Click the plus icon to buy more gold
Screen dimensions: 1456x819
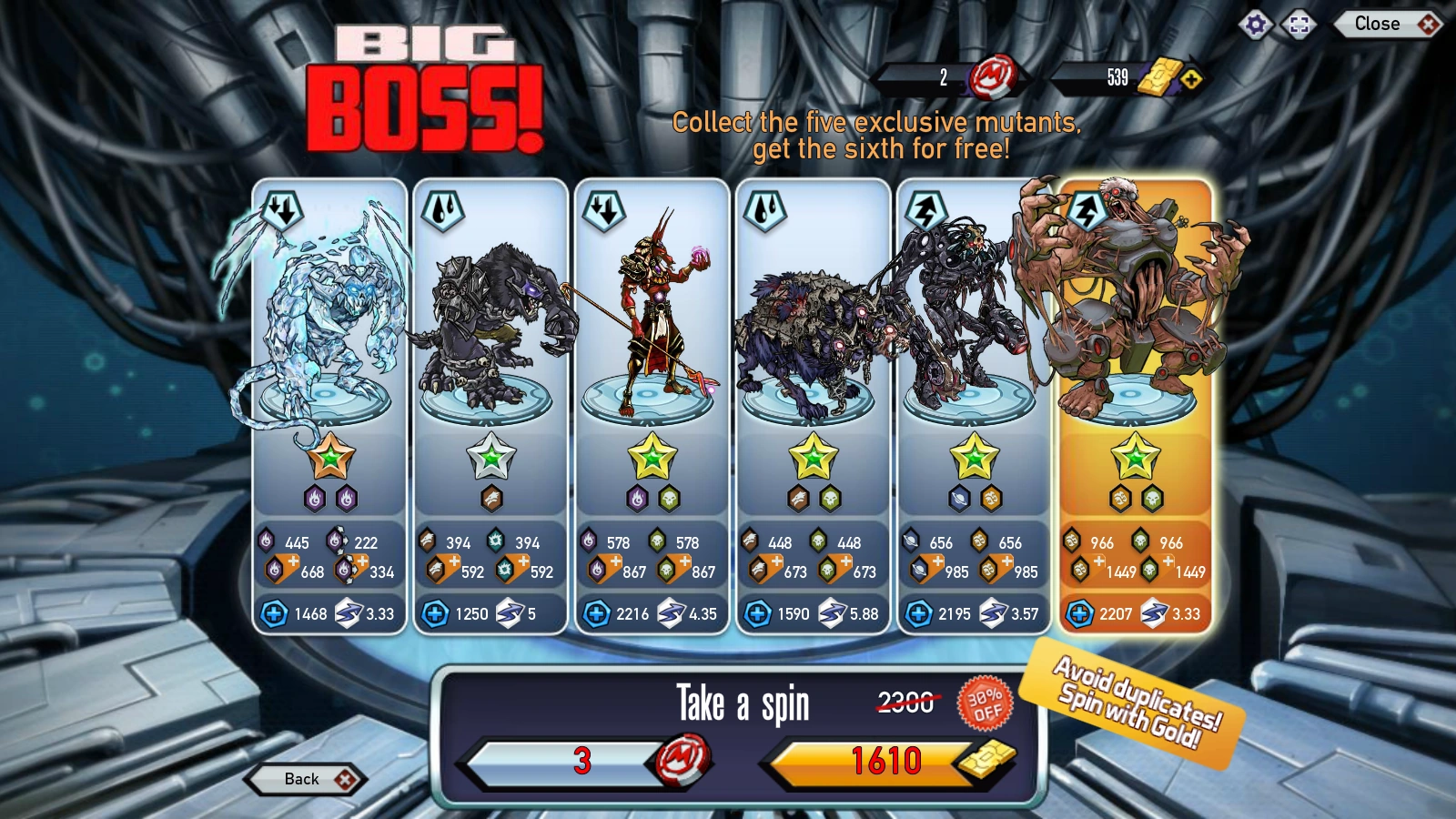[1193, 80]
